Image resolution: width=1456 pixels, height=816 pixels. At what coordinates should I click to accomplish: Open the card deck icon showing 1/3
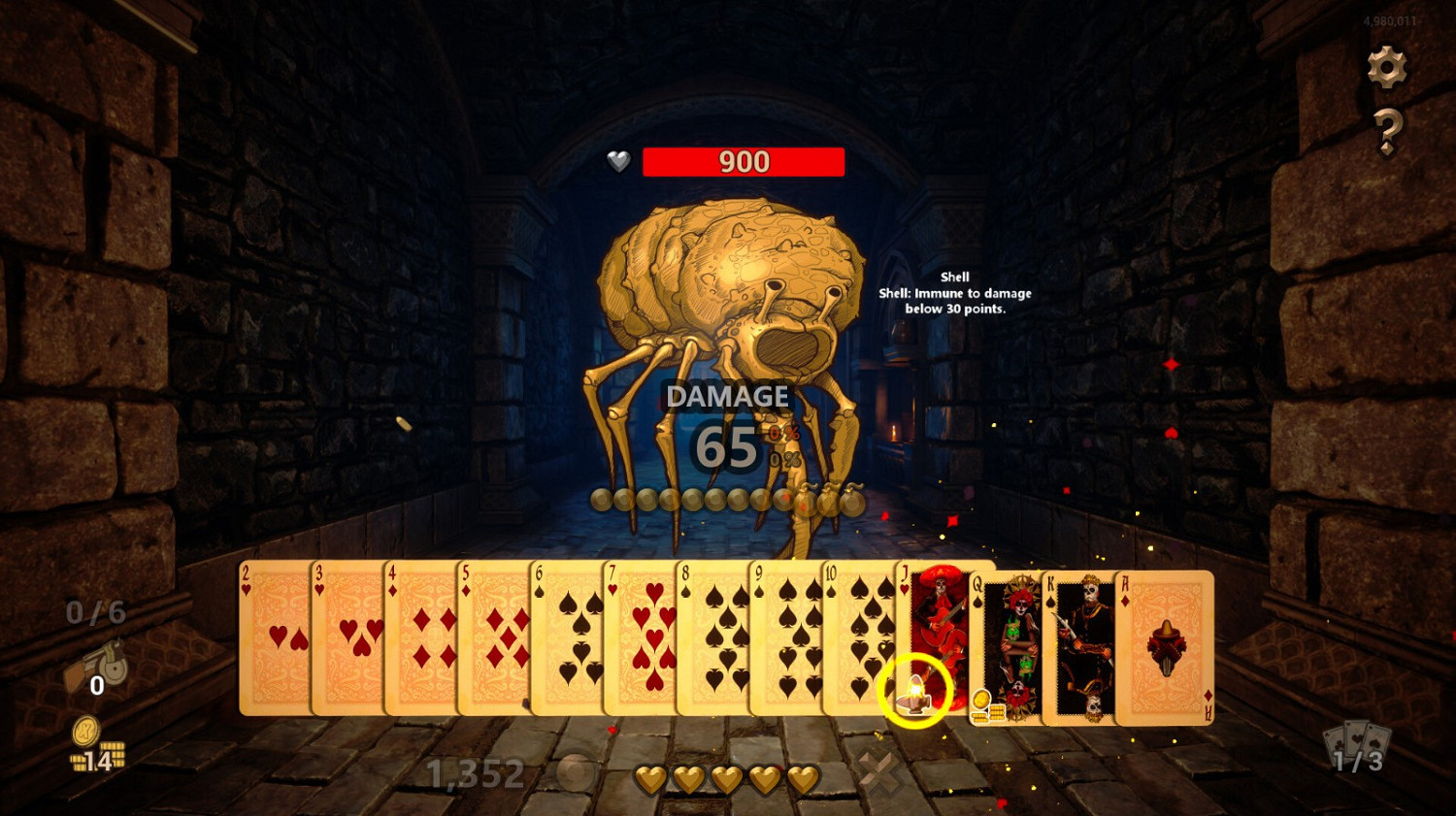pyautogui.click(x=1358, y=747)
